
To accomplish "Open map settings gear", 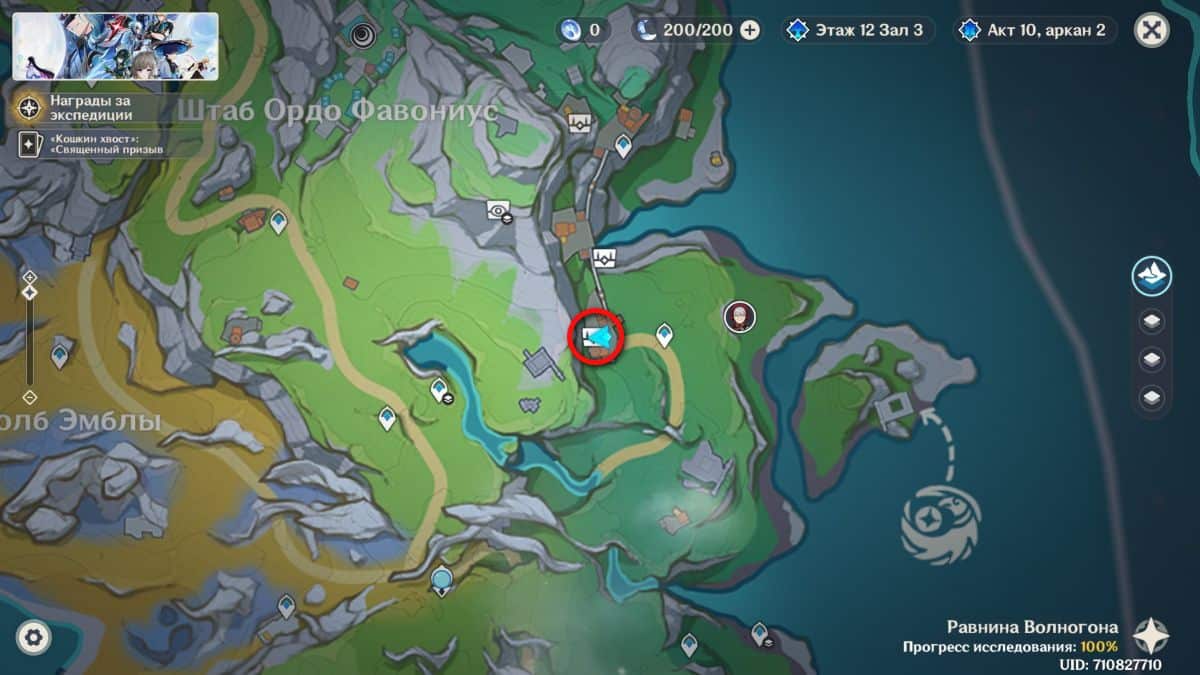I will [x=34, y=636].
